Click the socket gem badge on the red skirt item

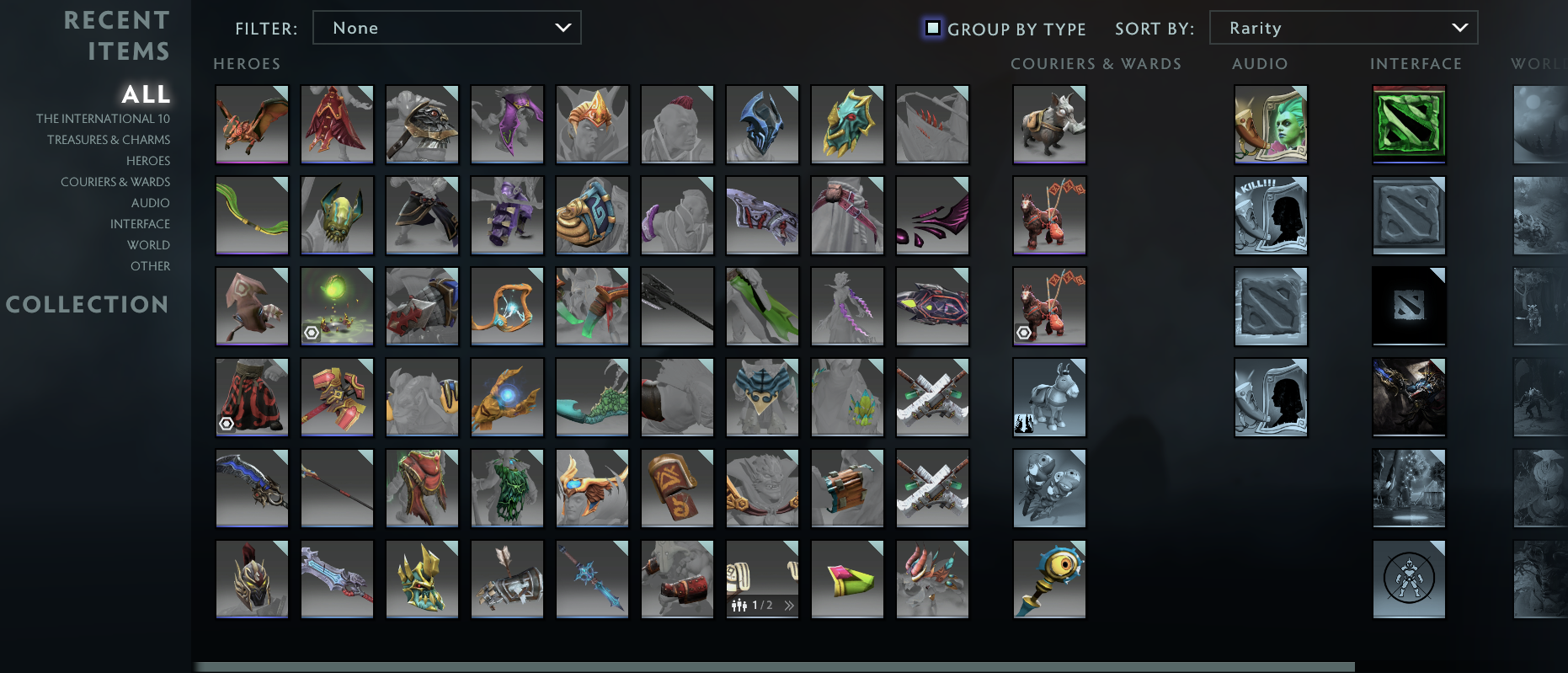click(x=226, y=423)
